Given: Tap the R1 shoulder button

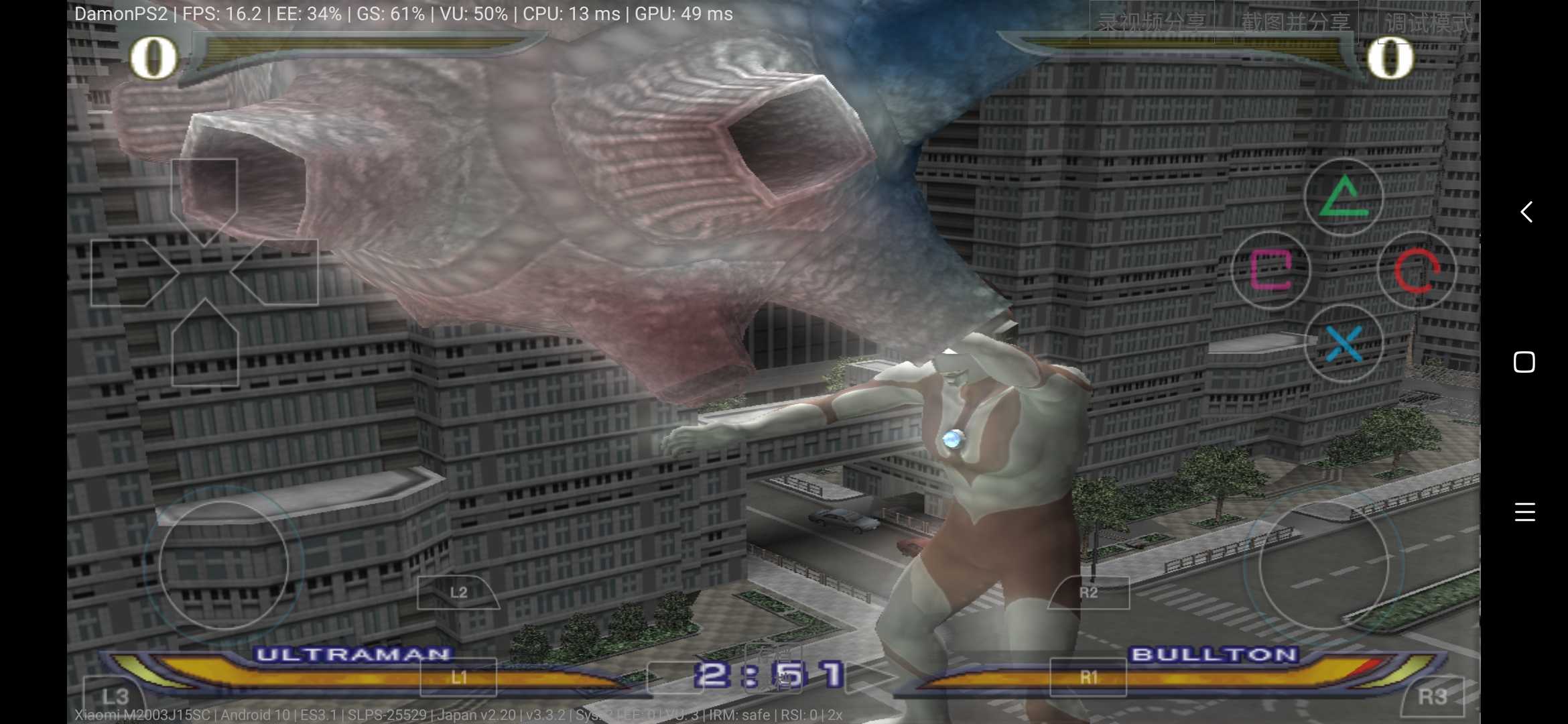Looking at the screenshot, I should pos(1088,677).
